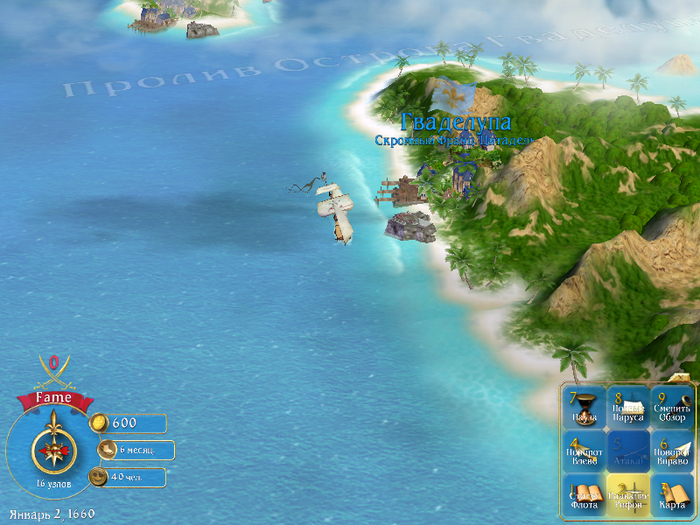700x525 pixels.
Task: Open the map (Карта)
Action: click(x=673, y=495)
